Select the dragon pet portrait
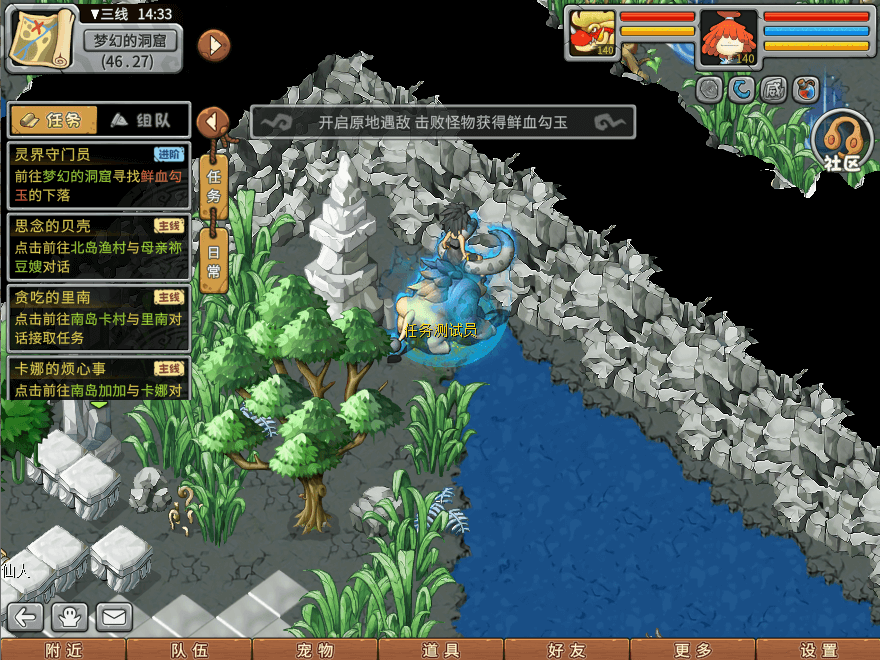Screen dimensions: 880x660 coord(590,33)
